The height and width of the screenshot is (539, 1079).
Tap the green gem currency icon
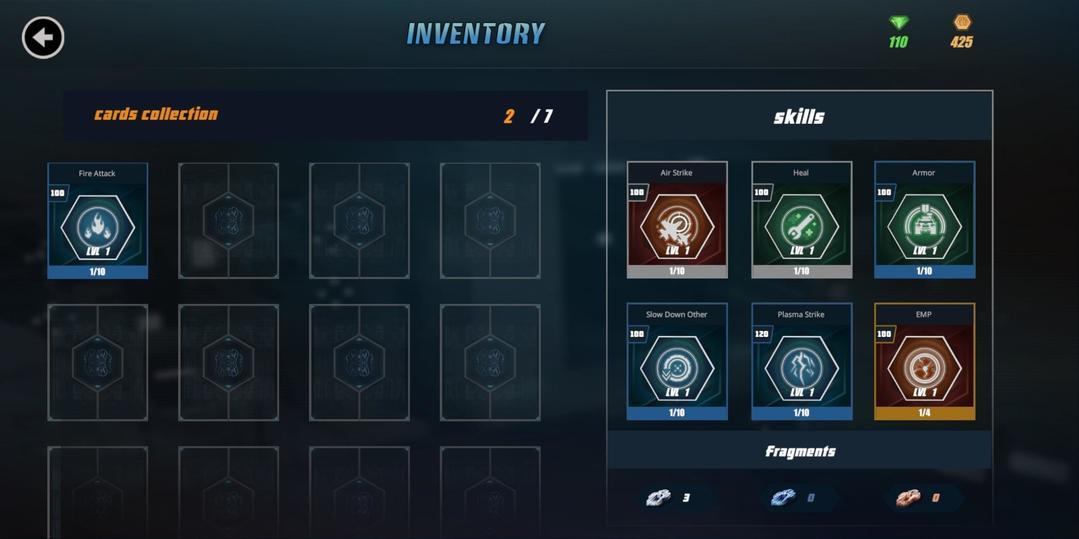click(x=898, y=23)
